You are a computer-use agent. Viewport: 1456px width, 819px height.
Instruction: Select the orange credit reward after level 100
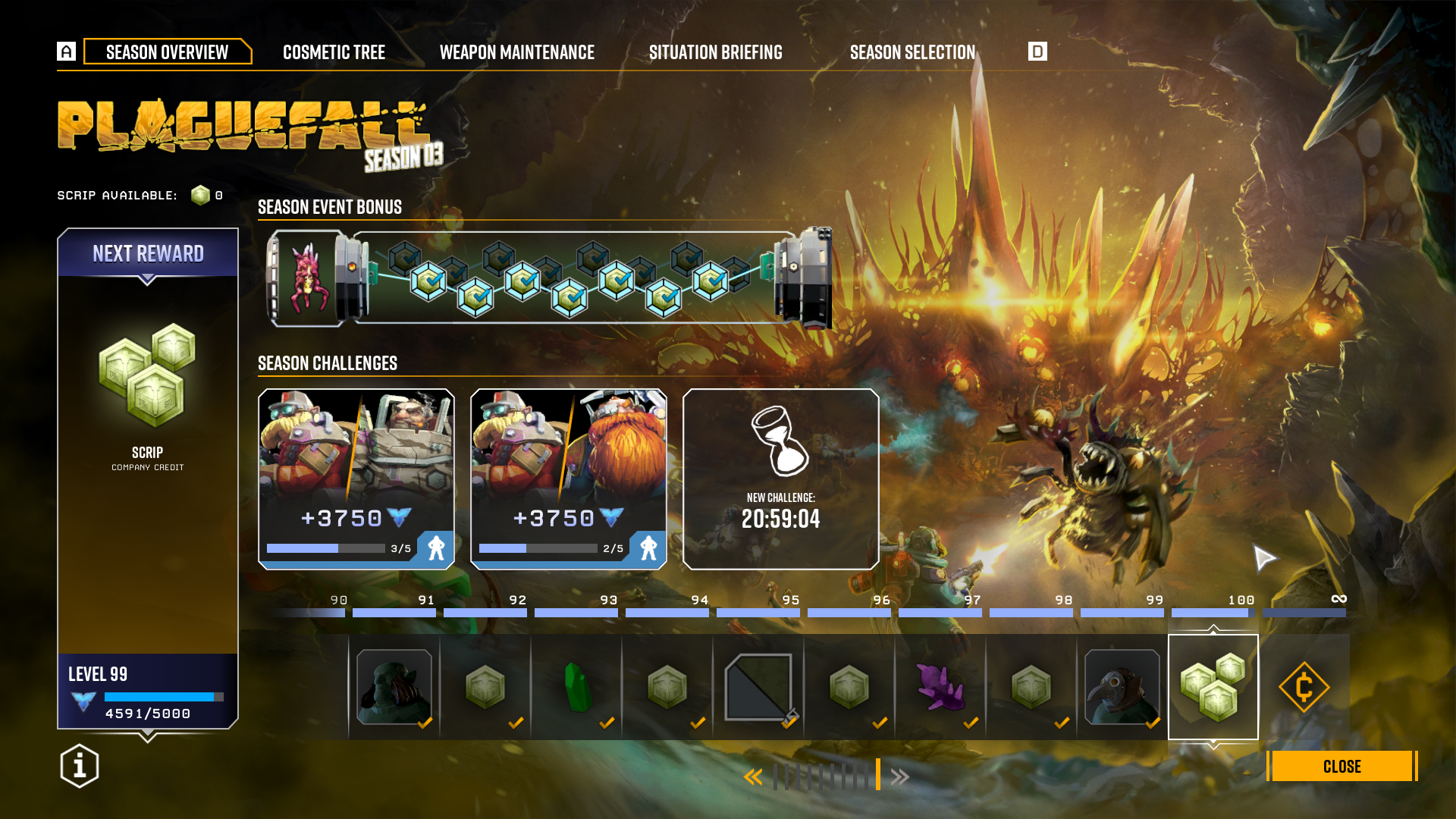click(x=1304, y=687)
